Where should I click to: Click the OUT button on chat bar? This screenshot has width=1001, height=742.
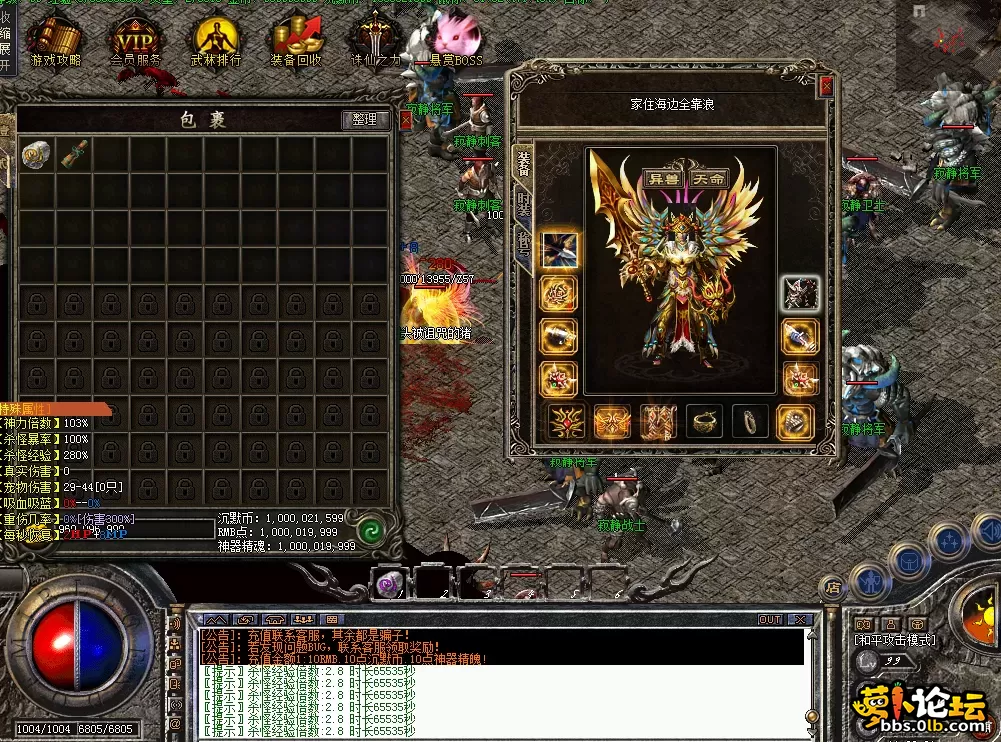[x=769, y=620]
